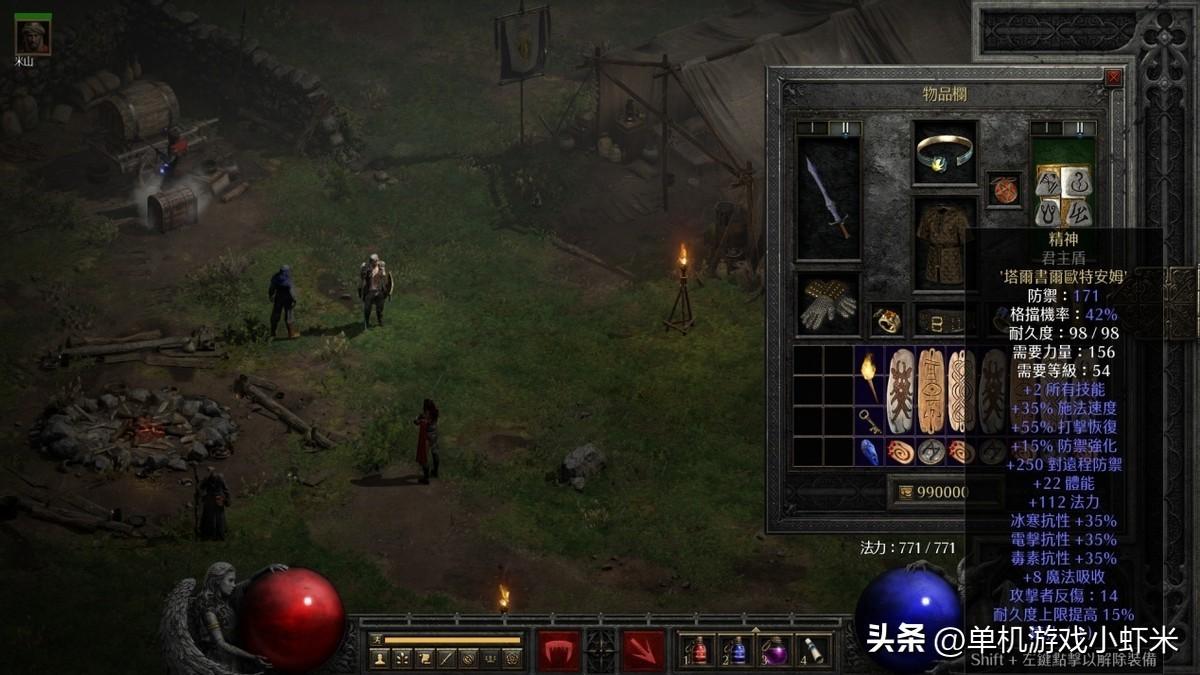Image resolution: width=1200 pixels, height=675 pixels.
Task: Select the equipped sword in the weapon slot
Action: tap(828, 198)
